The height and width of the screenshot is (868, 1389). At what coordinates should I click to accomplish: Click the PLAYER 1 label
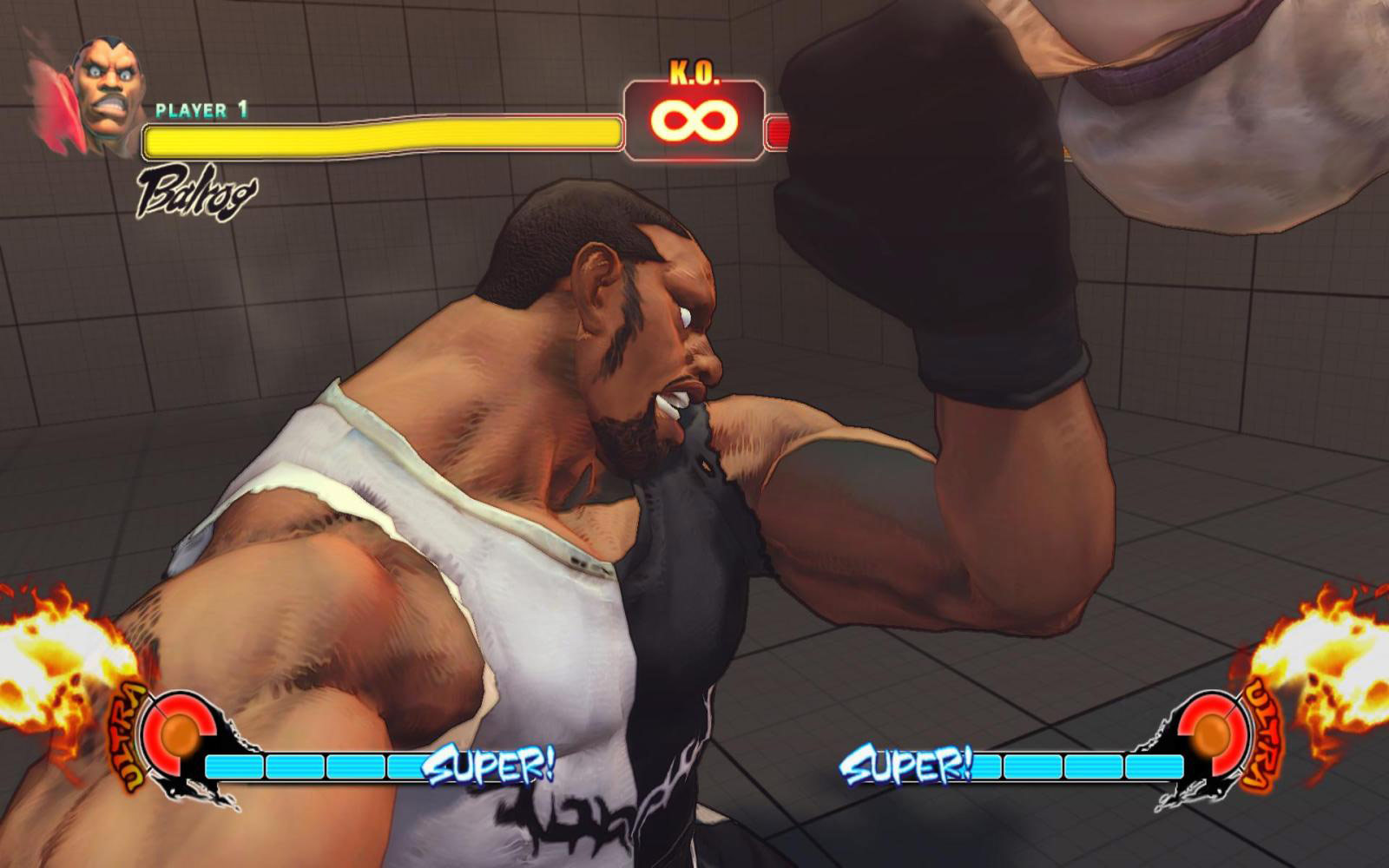tap(201, 110)
